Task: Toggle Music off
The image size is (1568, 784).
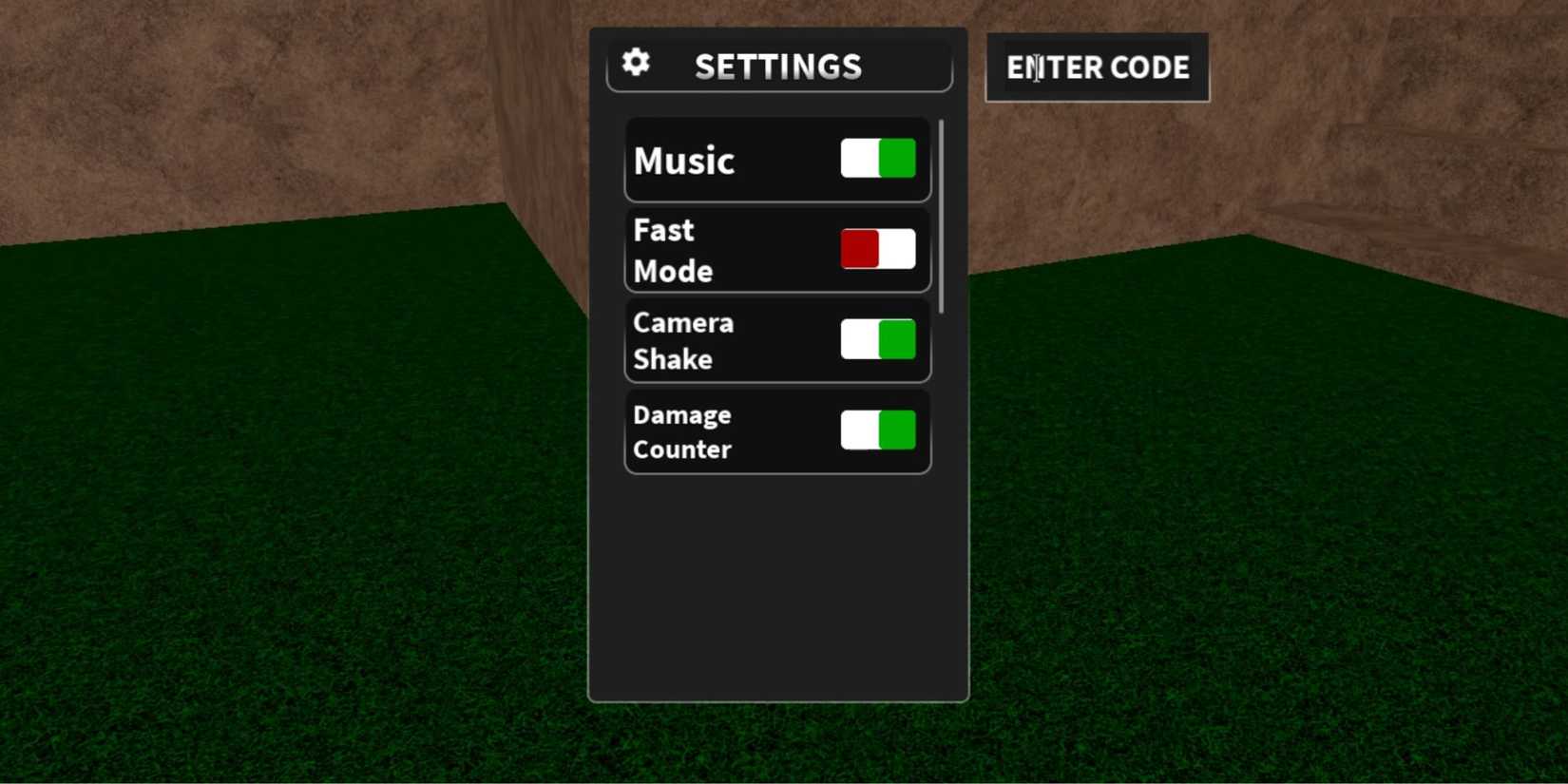Action: click(x=876, y=158)
